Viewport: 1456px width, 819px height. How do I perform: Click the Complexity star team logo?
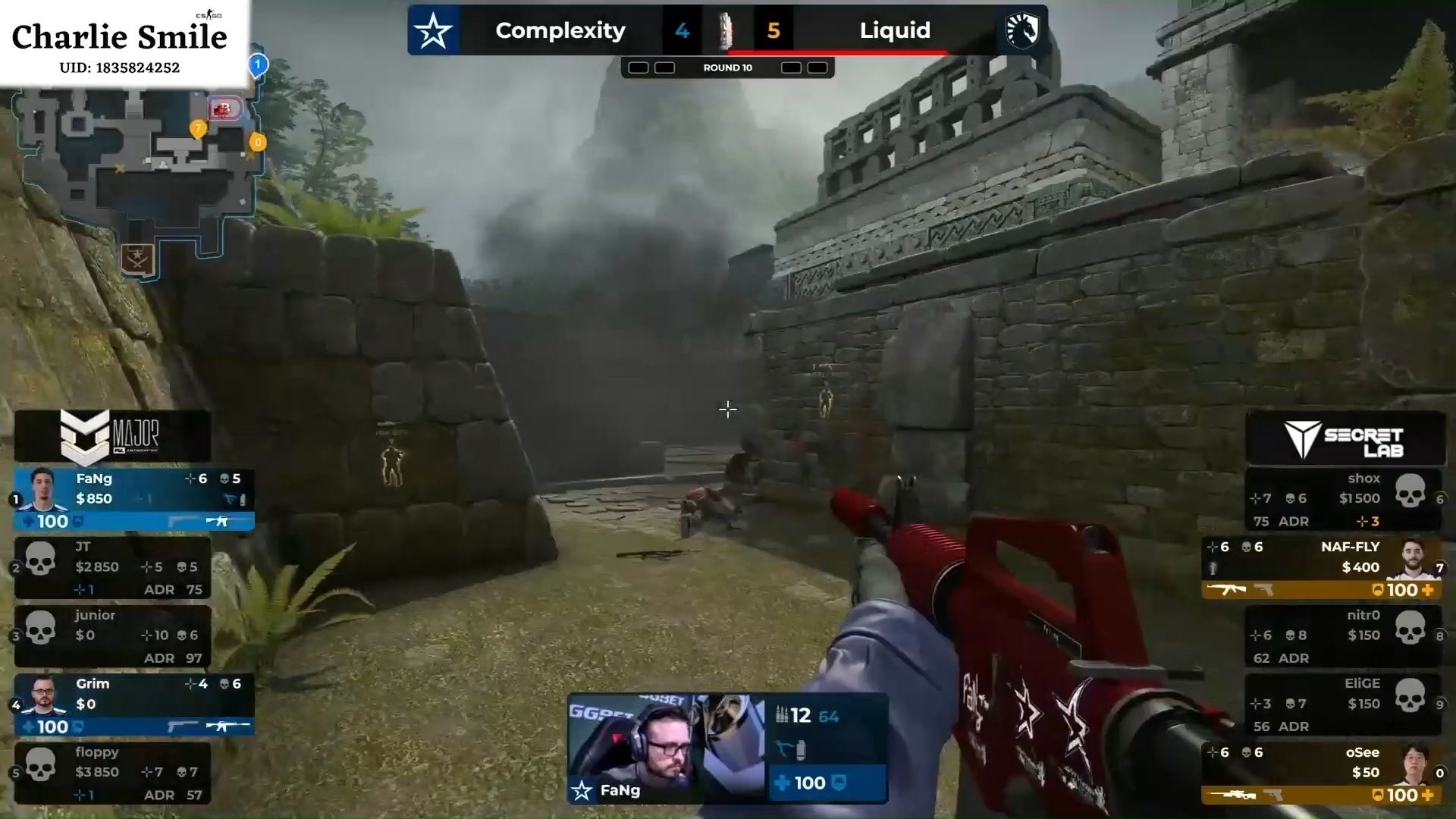pyautogui.click(x=433, y=31)
